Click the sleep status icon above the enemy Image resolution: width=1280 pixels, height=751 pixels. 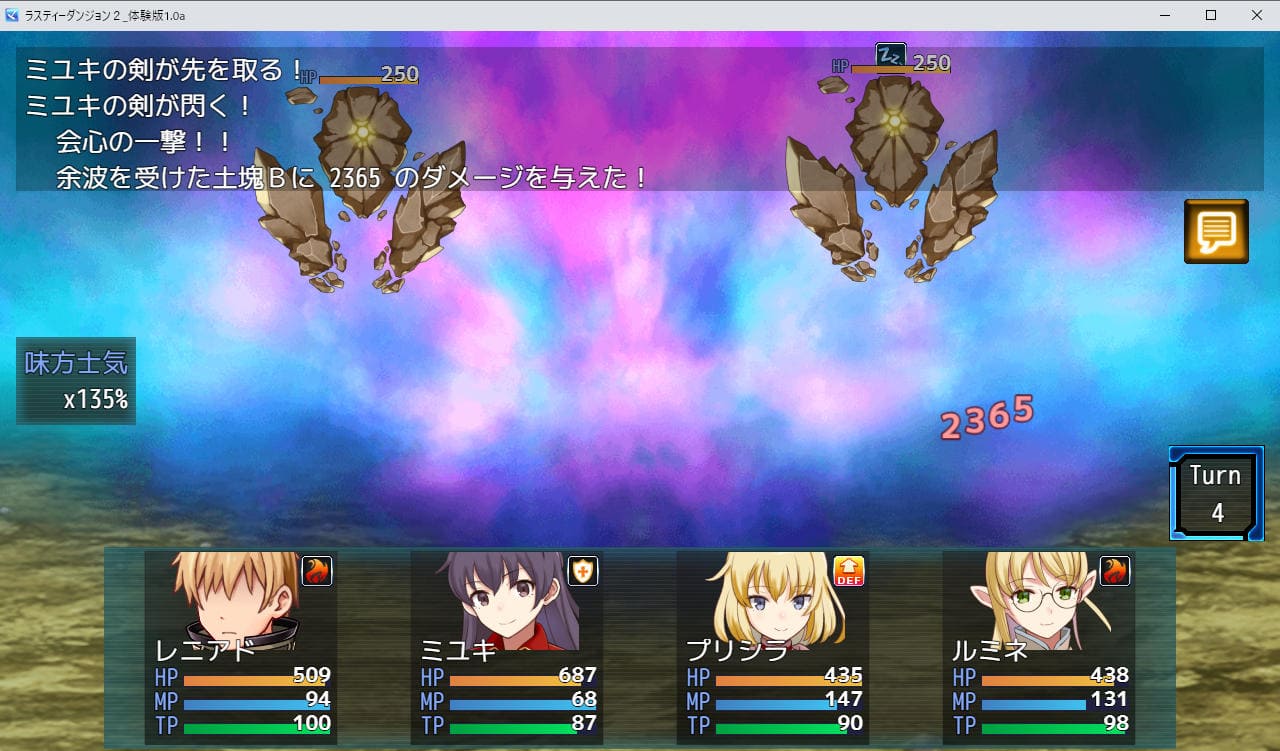click(890, 55)
